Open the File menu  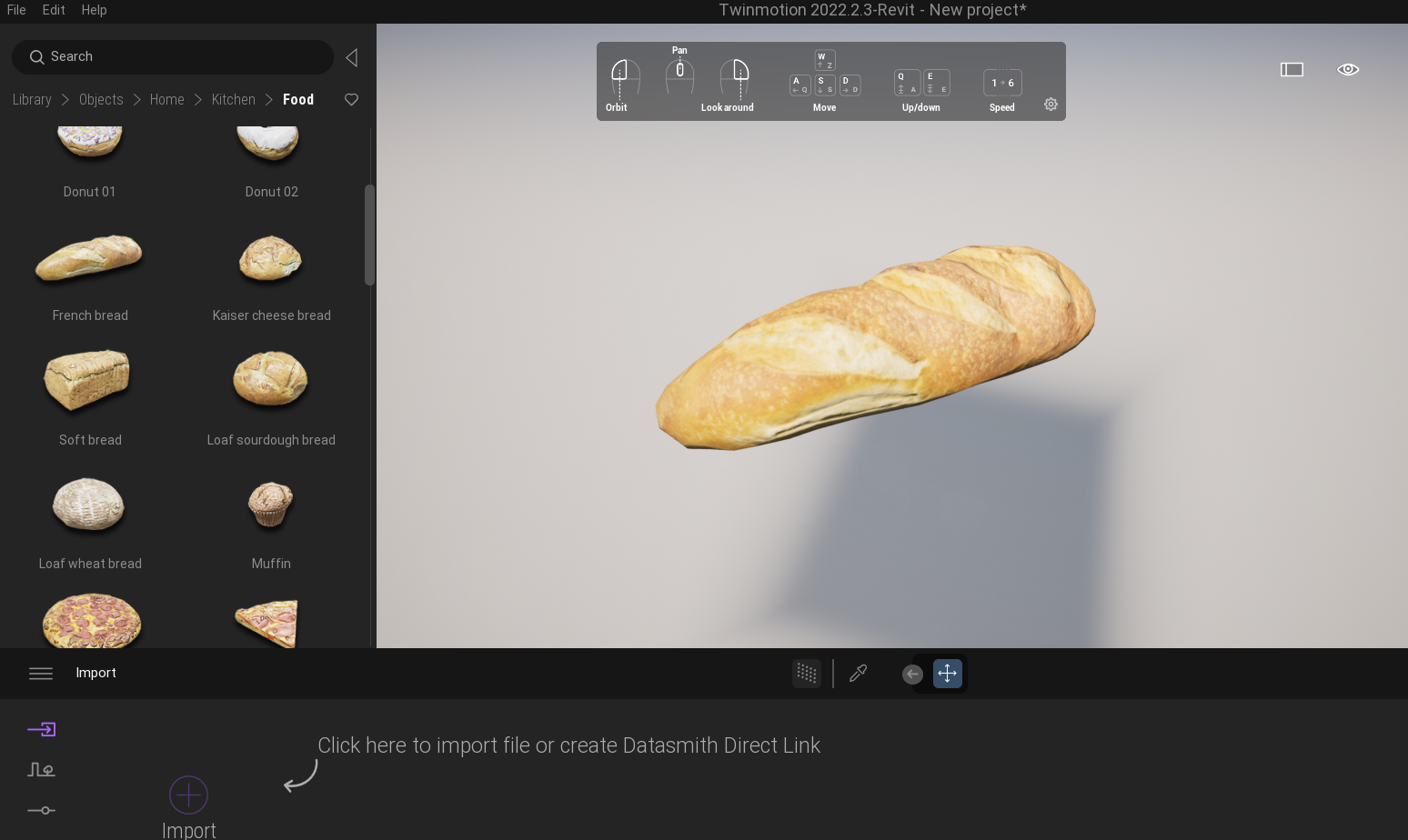pos(15,10)
